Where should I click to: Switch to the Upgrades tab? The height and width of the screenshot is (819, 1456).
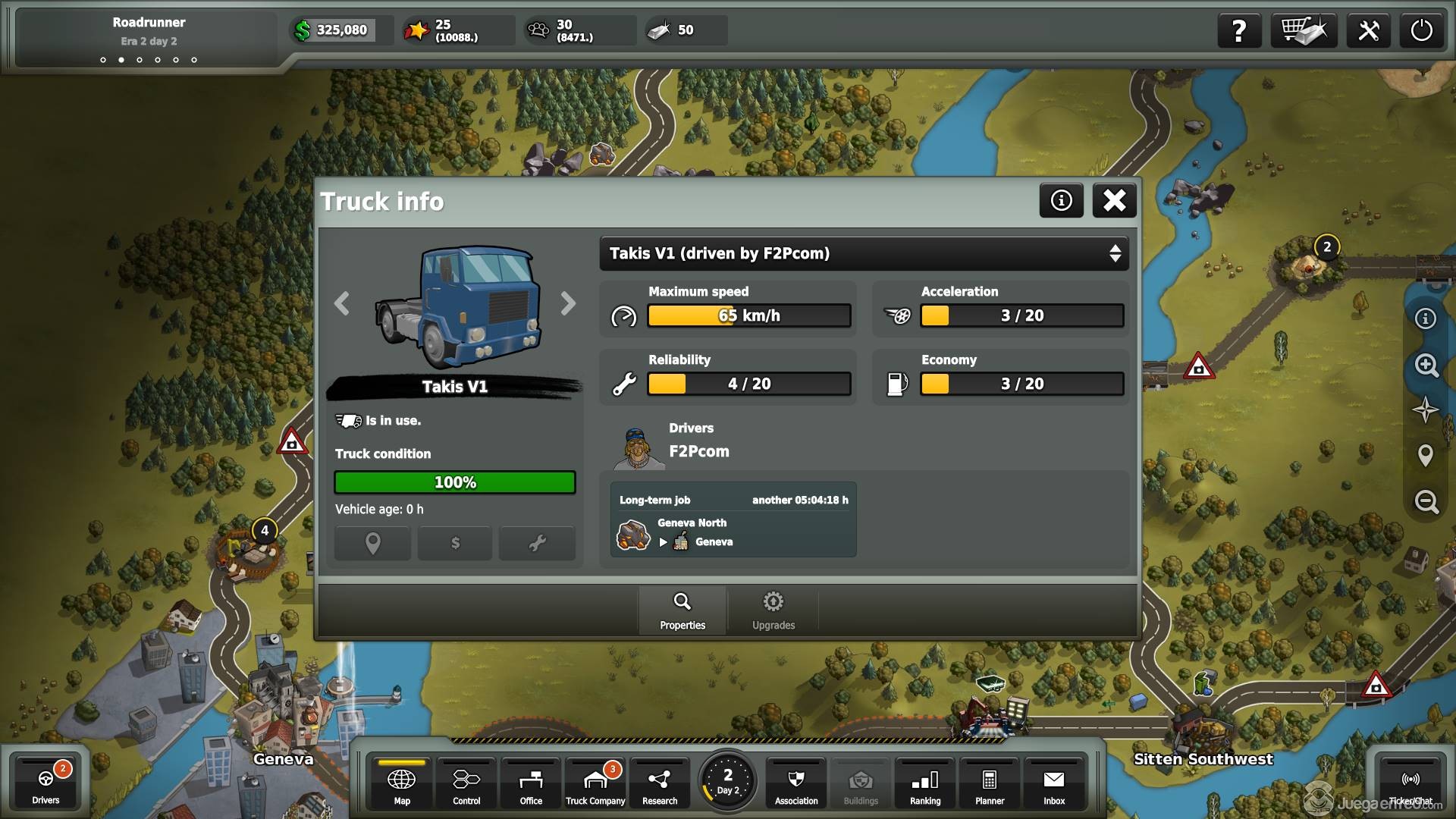tap(773, 610)
